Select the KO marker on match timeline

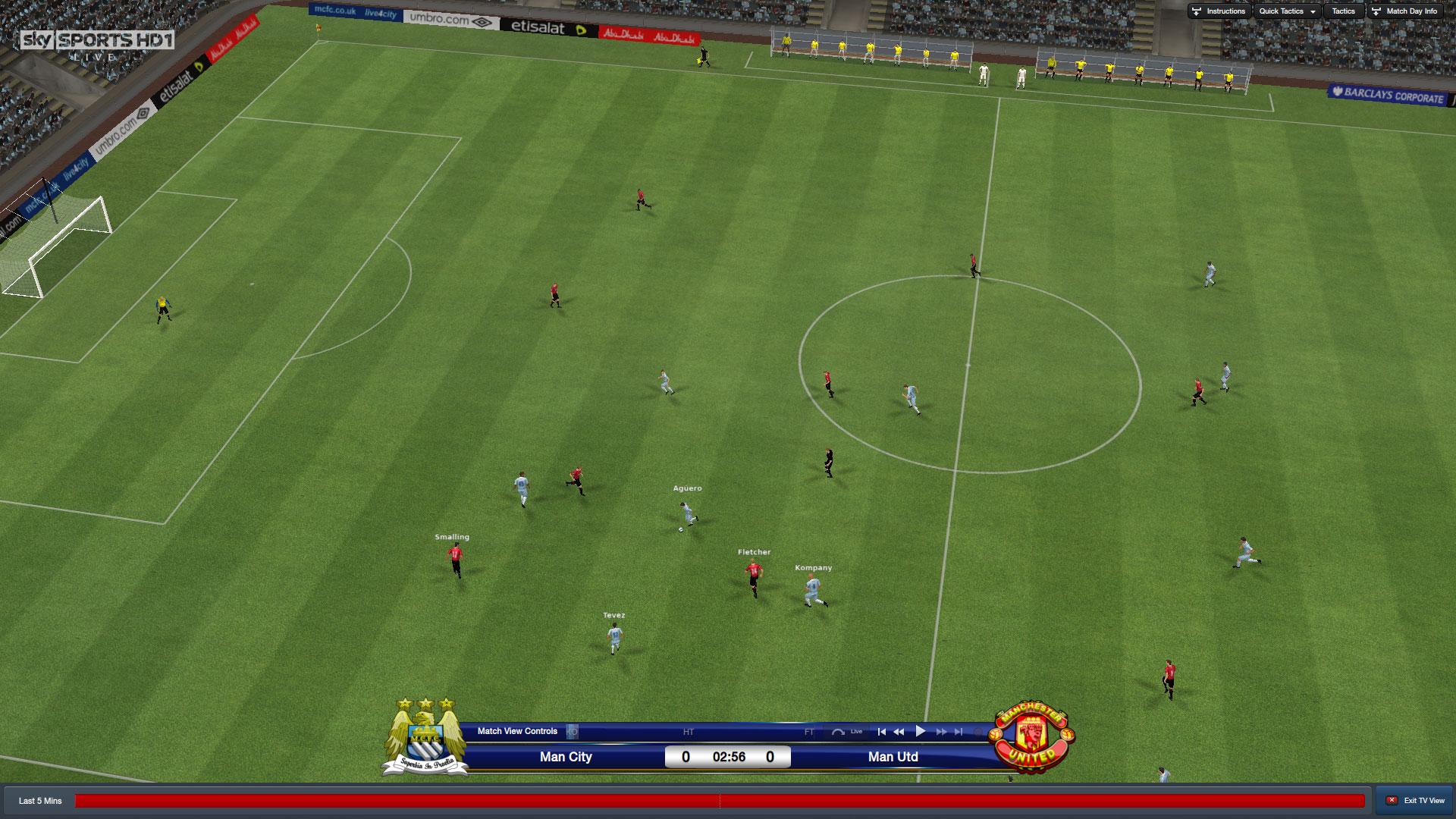[x=573, y=732]
